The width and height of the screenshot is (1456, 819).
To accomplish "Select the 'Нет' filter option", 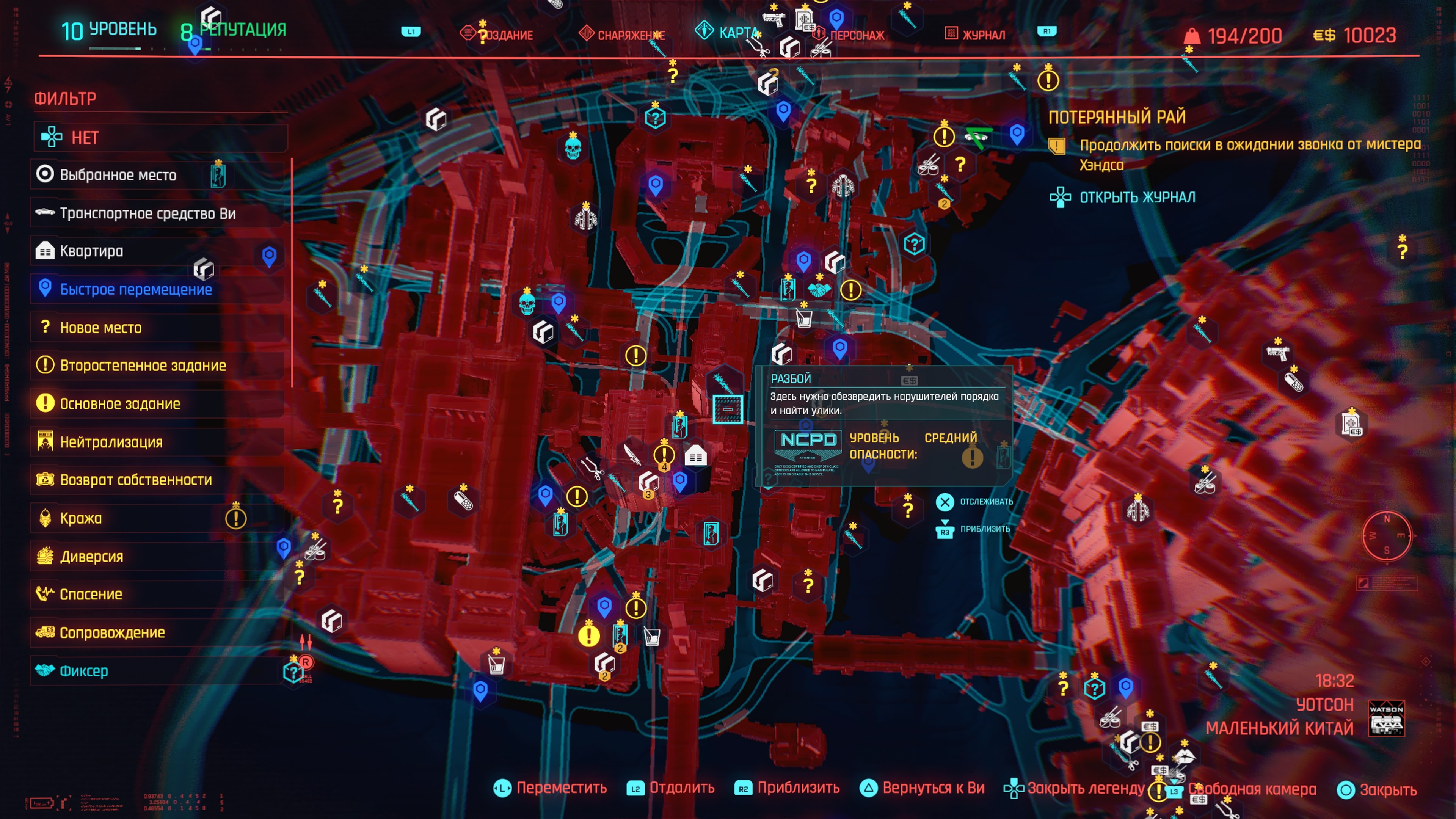I will (85, 137).
